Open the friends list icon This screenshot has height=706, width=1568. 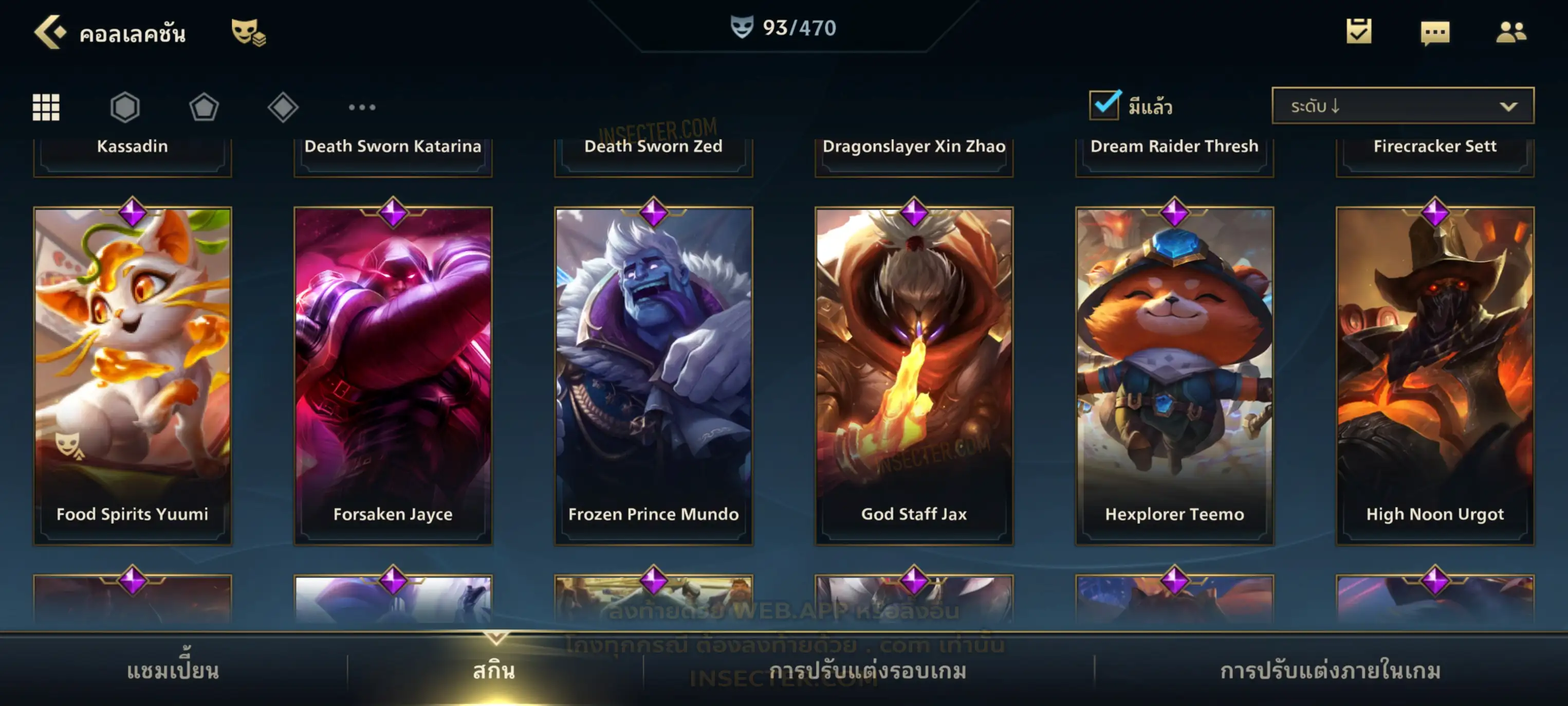tap(1511, 32)
